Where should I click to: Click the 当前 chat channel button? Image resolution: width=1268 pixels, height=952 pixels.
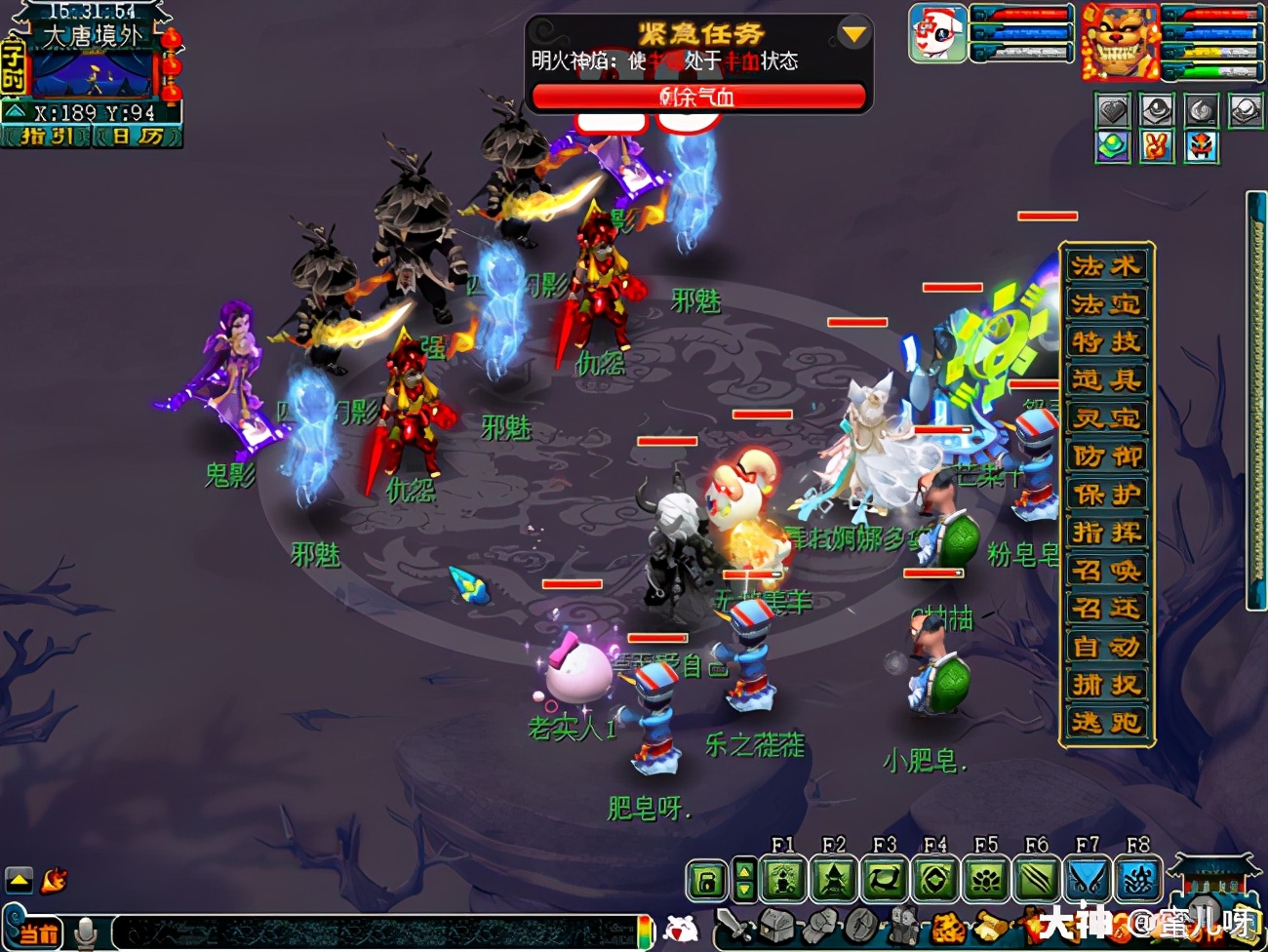click(x=38, y=933)
